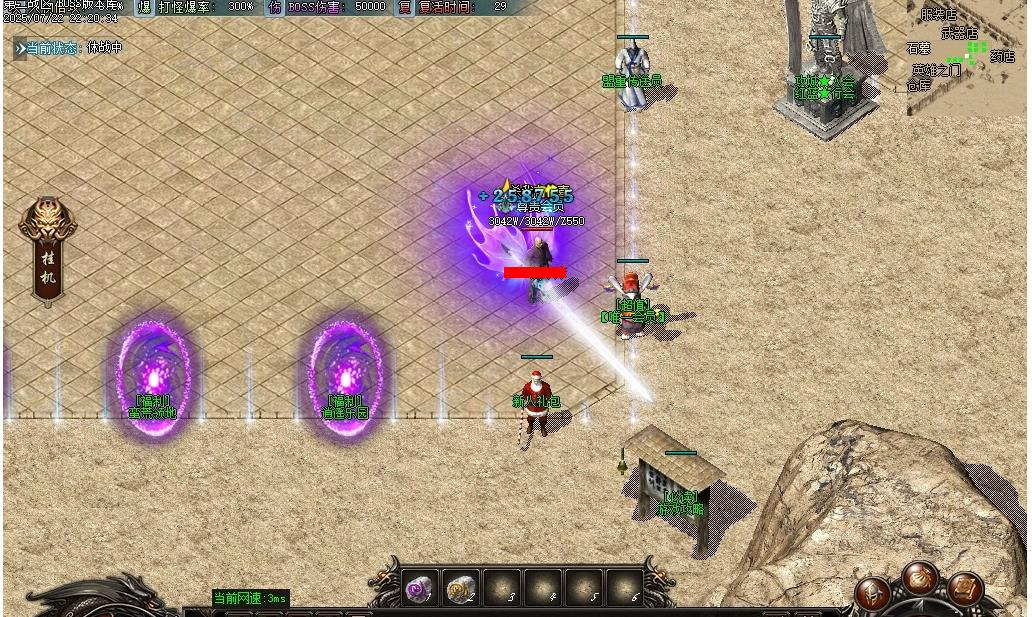
Task: Click the 复 revive-time icon
Action: click(x=404, y=7)
